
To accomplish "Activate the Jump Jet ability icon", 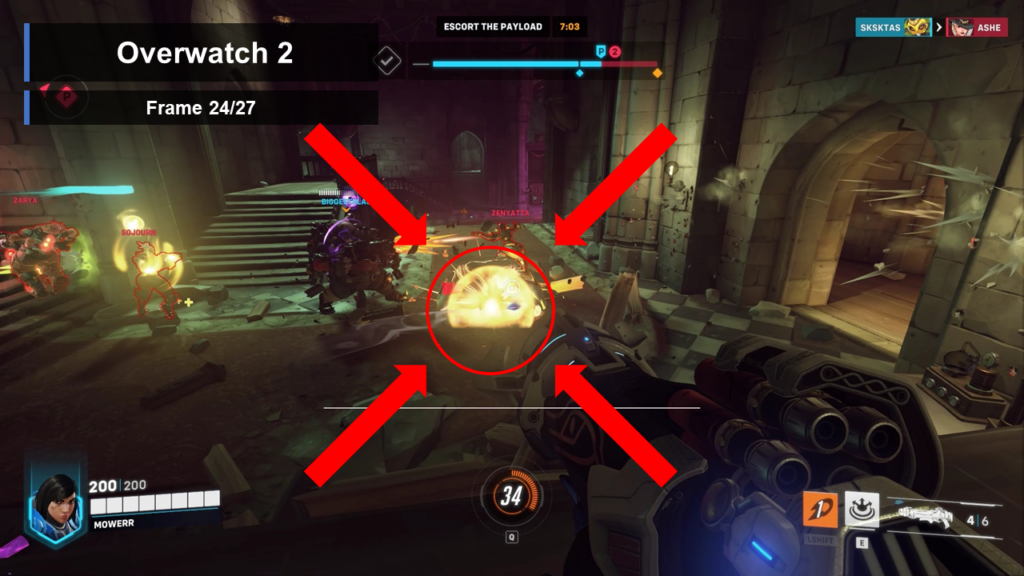I will [x=820, y=510].
